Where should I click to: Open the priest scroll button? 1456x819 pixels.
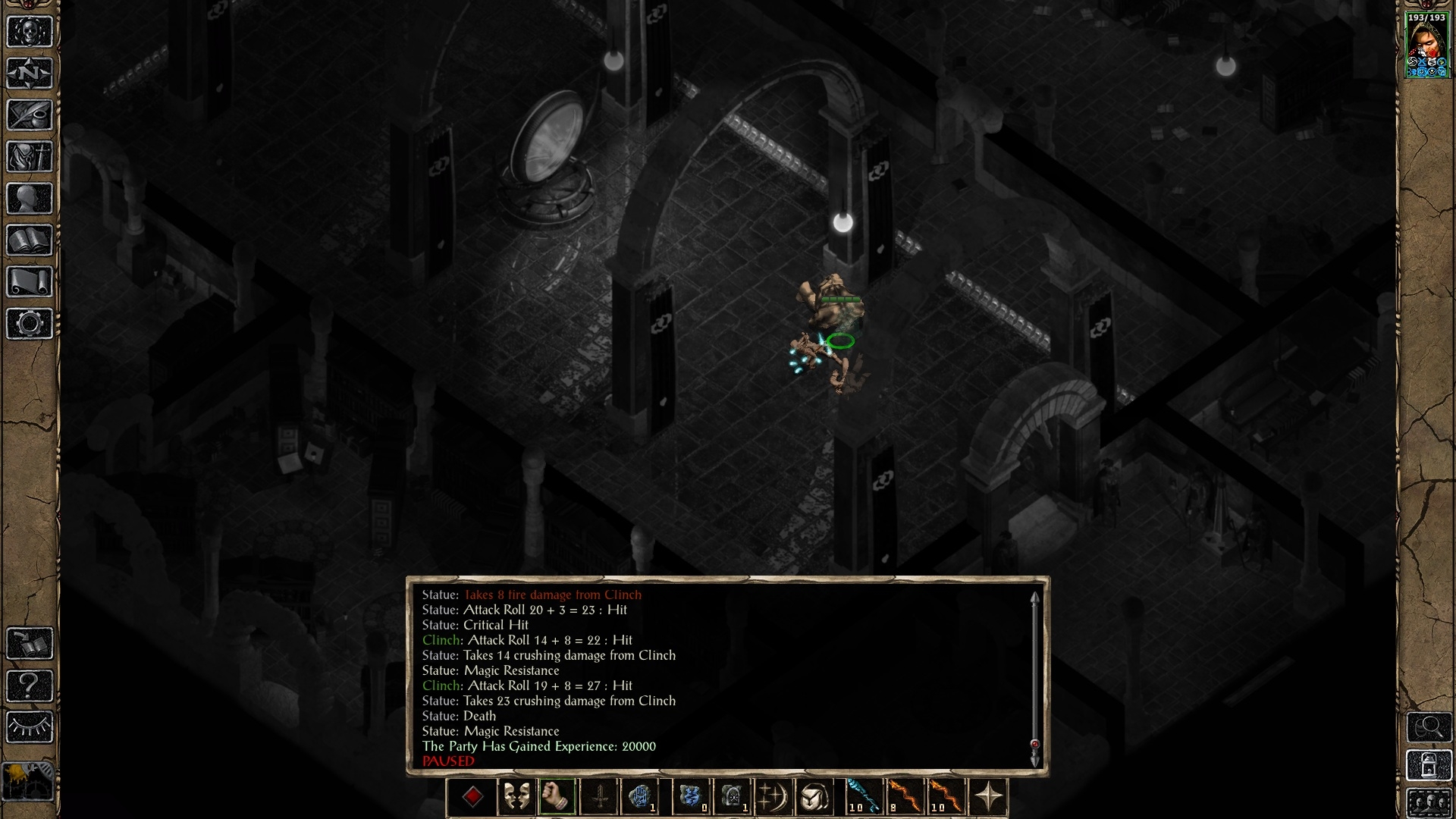click(30, 282)
